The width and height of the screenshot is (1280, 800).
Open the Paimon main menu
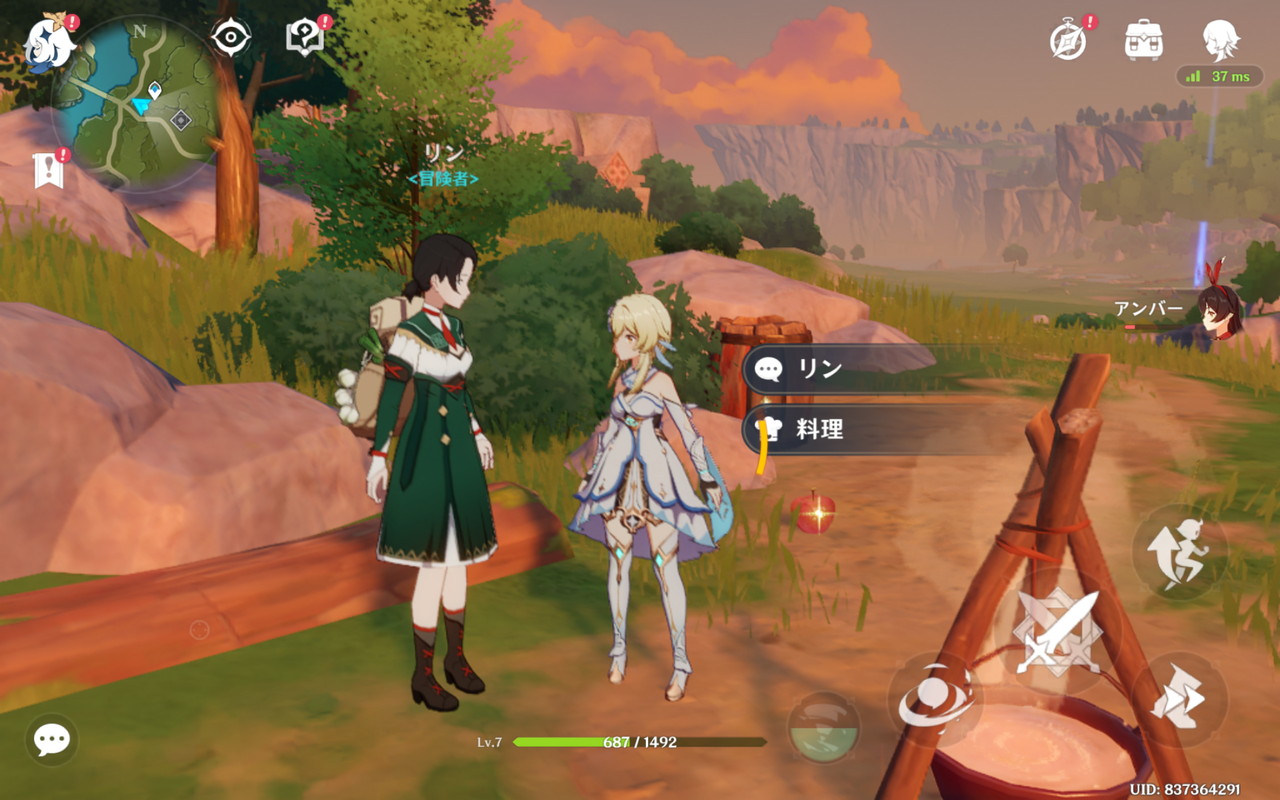[47, 45]
